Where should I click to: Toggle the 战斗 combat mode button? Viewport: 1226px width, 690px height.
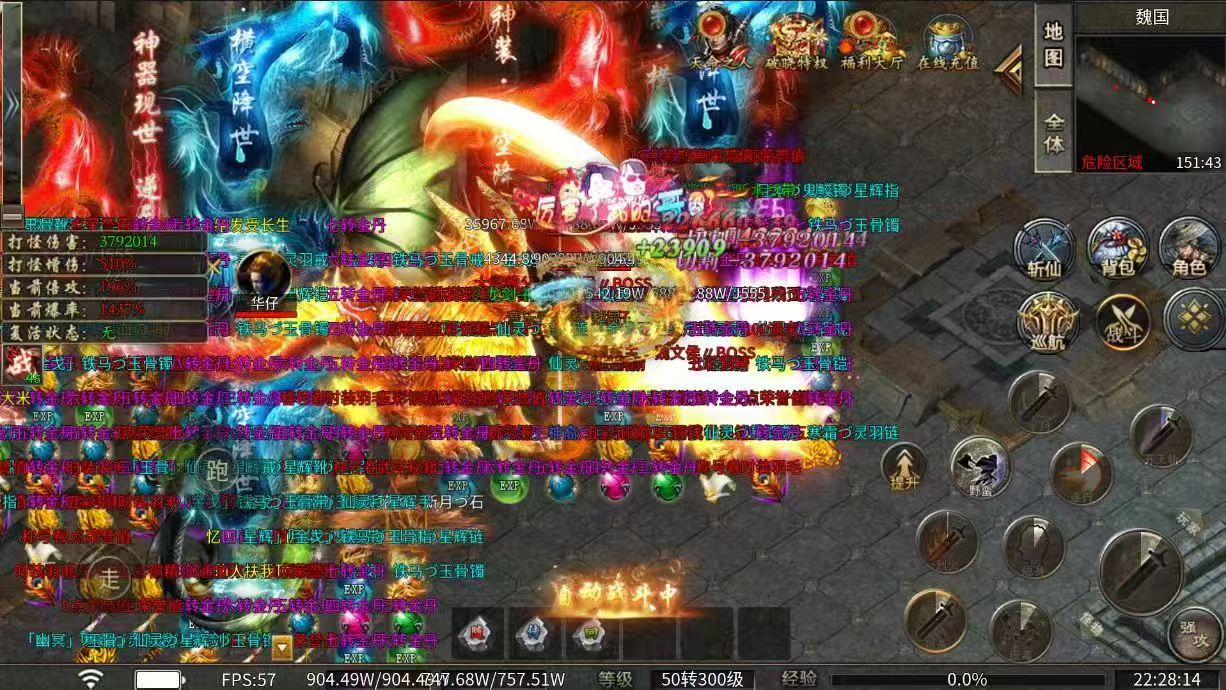click(1121, 322)
